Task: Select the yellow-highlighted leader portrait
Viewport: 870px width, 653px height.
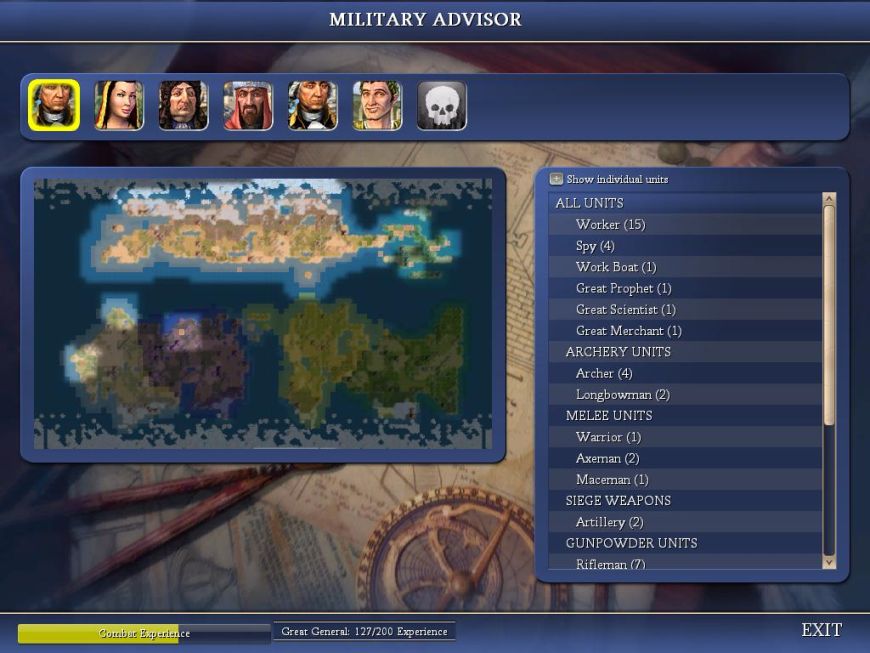Action: coord(54,106)
